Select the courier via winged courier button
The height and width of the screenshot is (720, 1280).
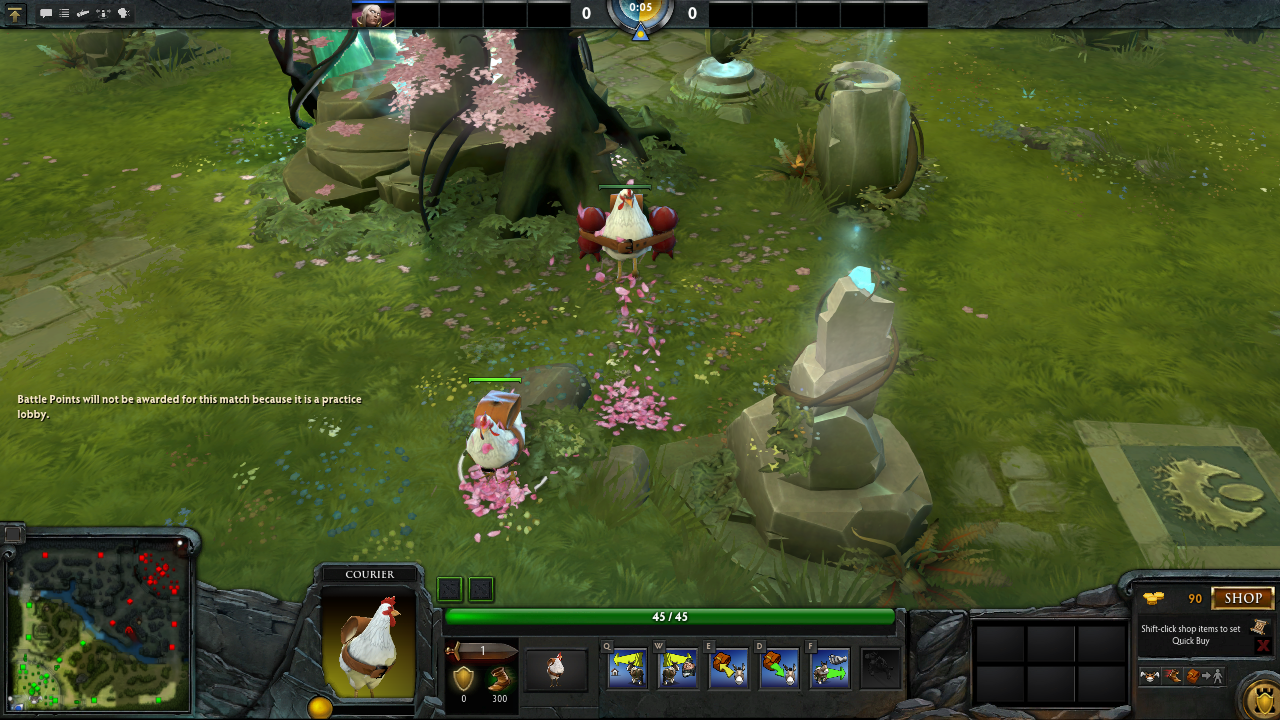point(1151,676)
